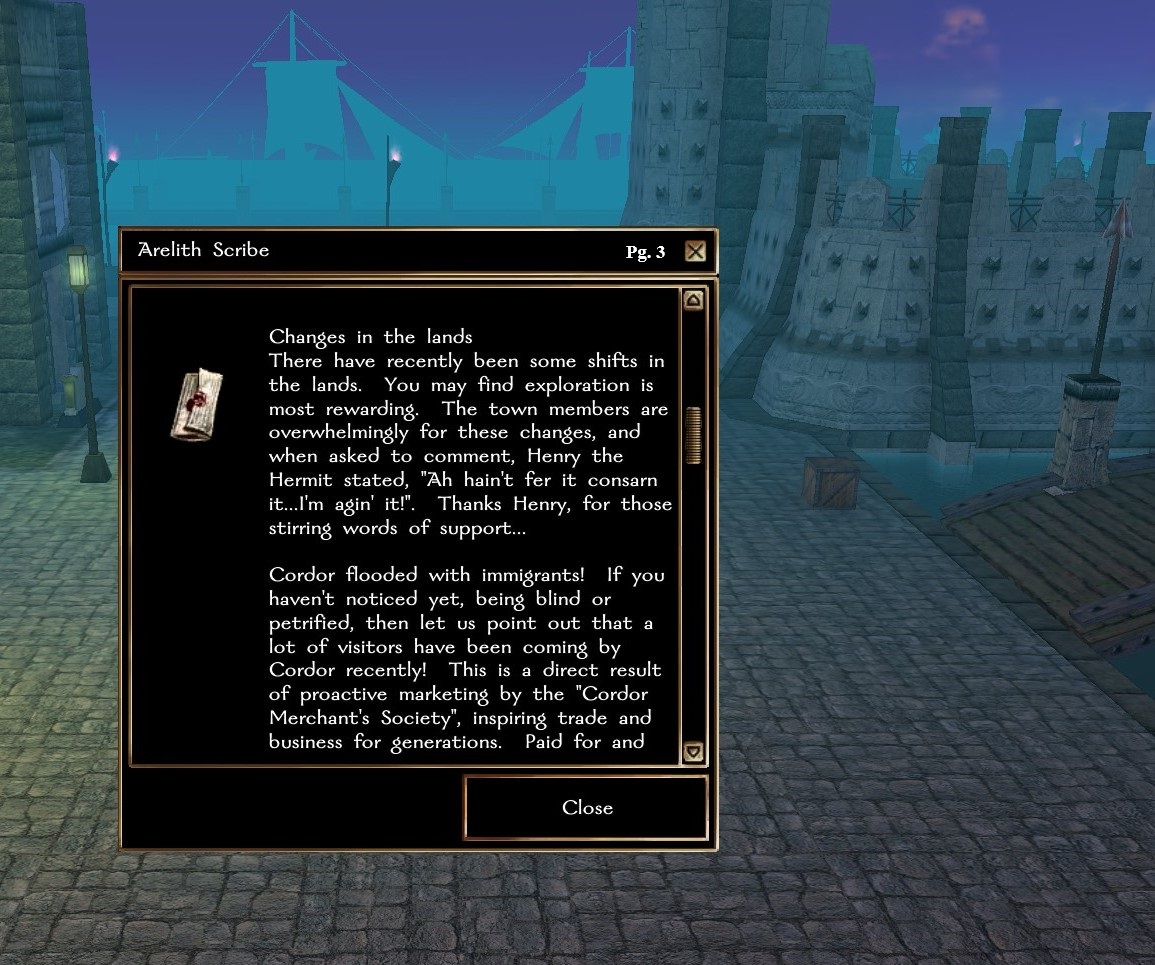
Task: Close the Arelith Scribe window with X
Action: (695, 251)
